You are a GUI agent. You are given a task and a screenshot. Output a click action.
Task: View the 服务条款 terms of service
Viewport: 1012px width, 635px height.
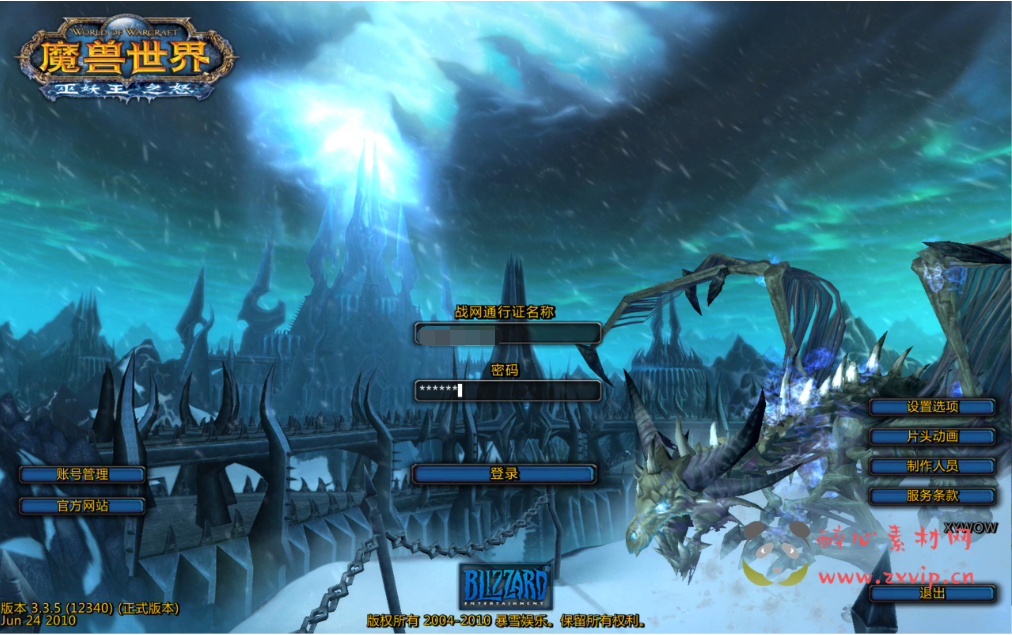pos(932,496)
